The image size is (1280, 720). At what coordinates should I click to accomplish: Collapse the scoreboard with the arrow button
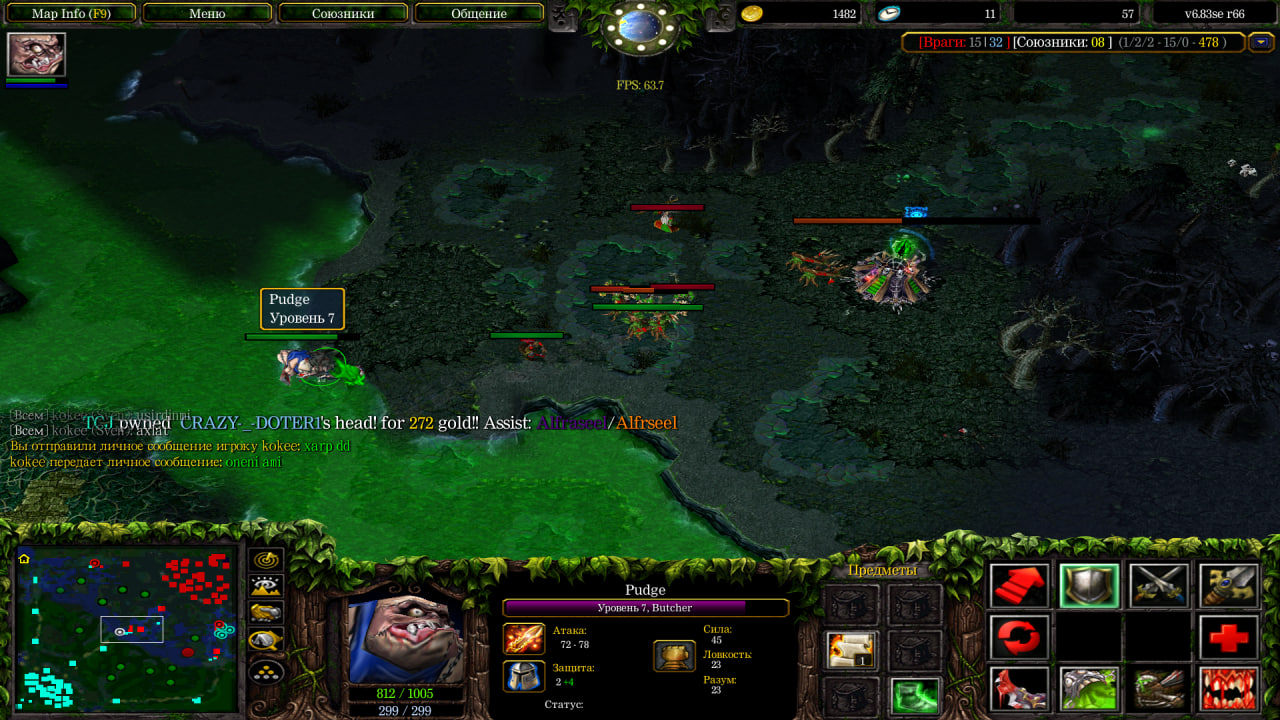click(x=1261, y=42)
